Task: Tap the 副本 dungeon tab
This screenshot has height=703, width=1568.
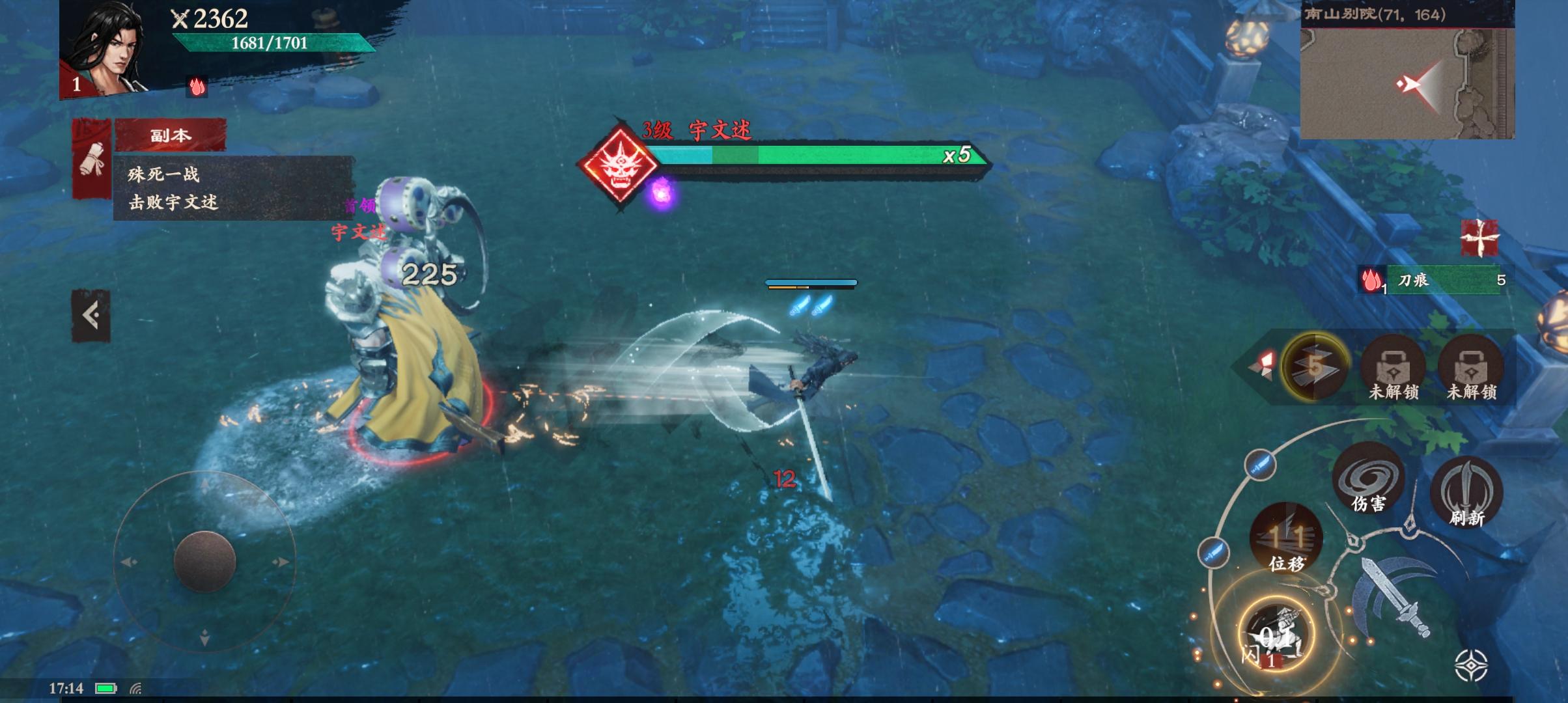Action: [x=171, y=135]
